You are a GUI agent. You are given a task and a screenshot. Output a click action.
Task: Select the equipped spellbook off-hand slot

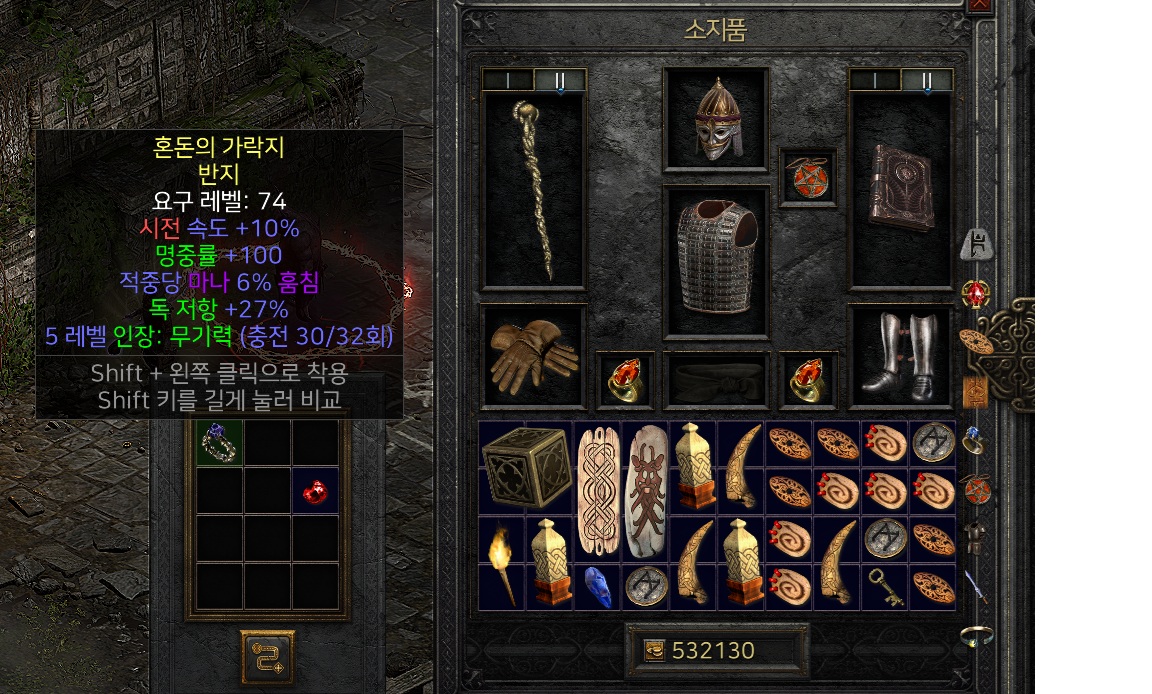coord(901,190)
